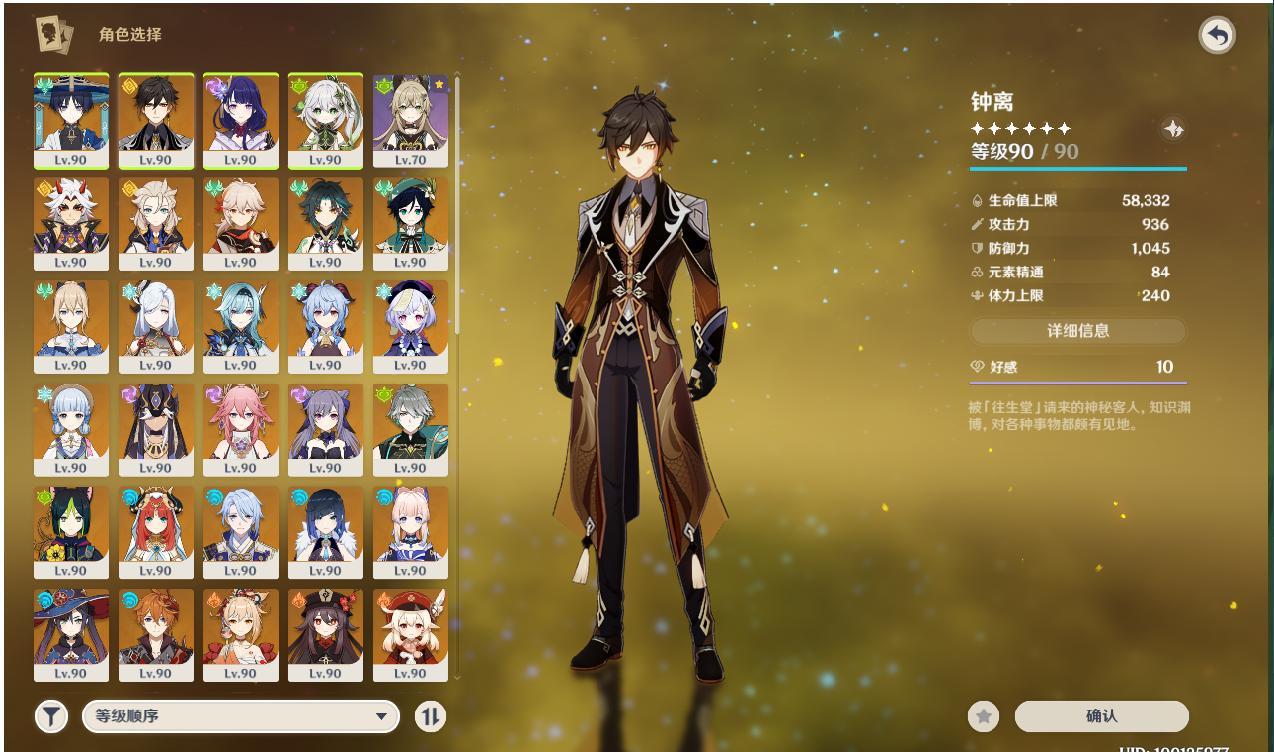Open the character filter funnel button

coord(52,716)
